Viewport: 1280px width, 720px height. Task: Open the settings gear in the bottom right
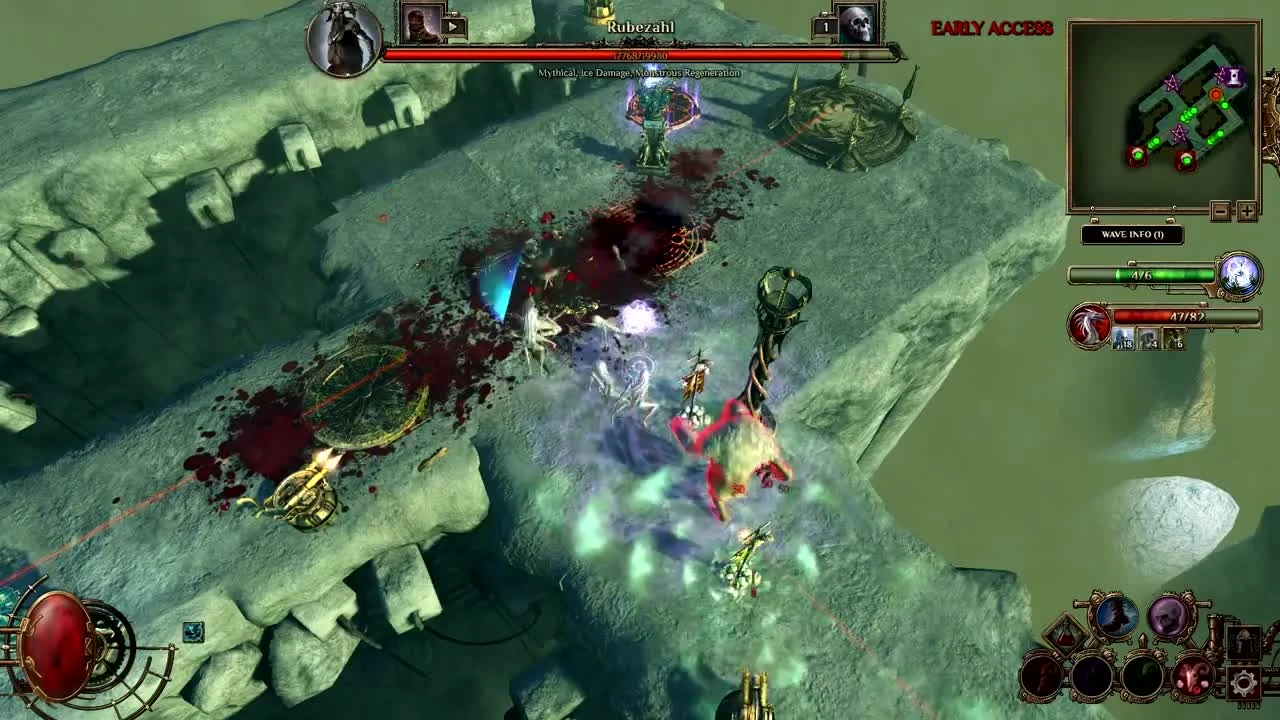[x=1244, y=681]
